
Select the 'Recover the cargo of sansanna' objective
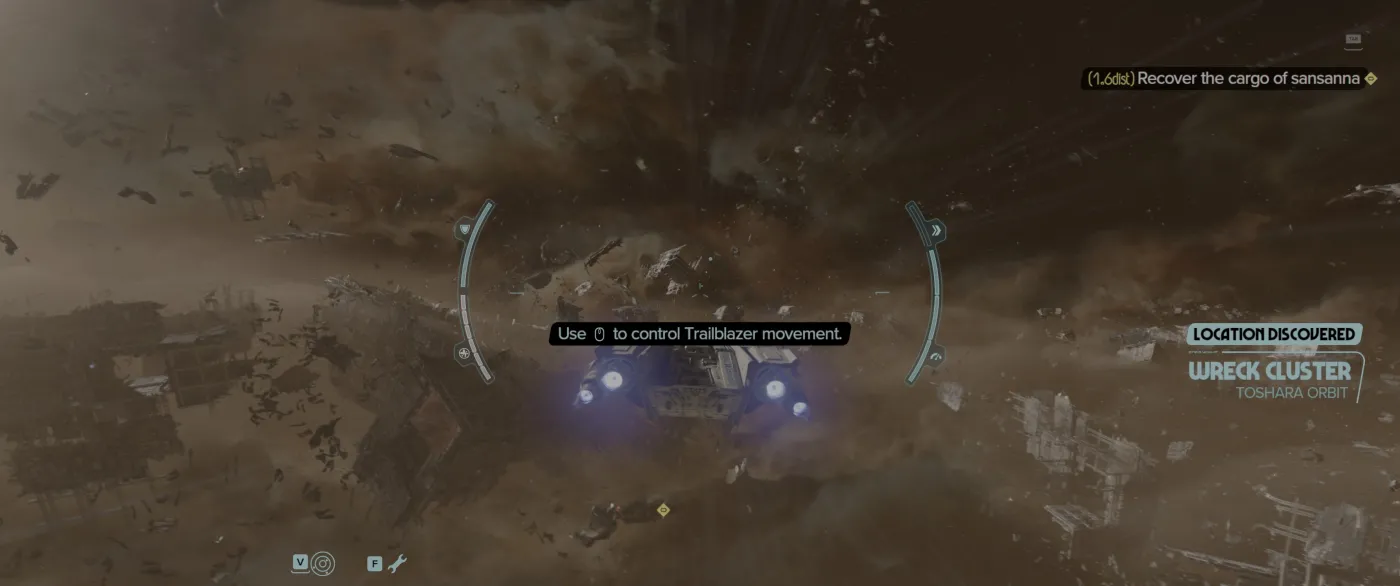[1248, 78]
